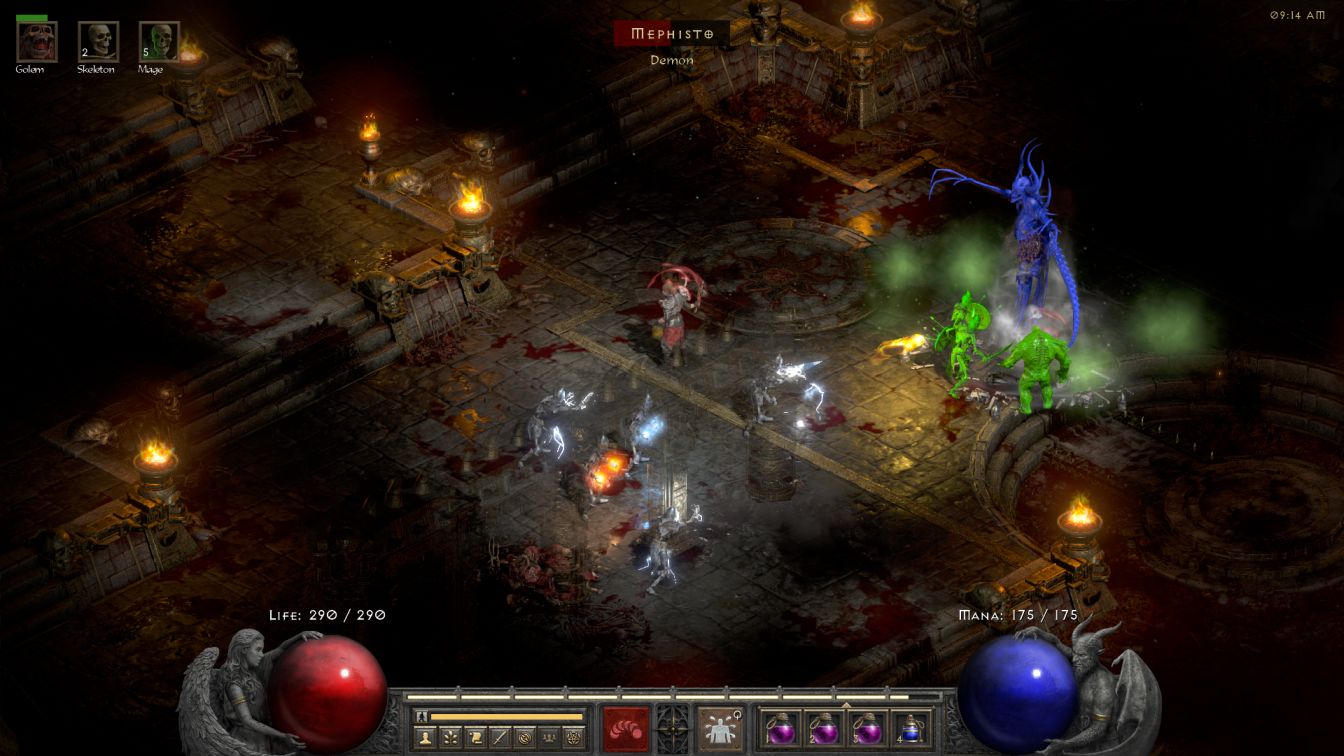Open the pentagram game menu icon
The height and width of the screenshot is (756, 1344).
pos(573,737)
